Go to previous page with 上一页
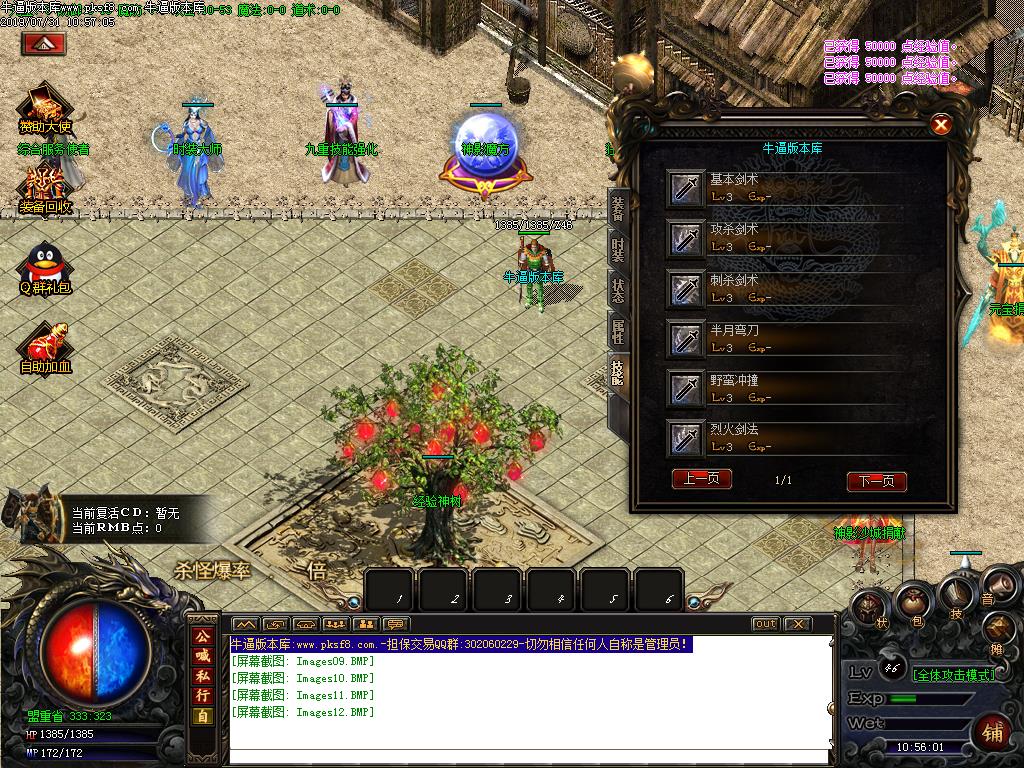 tap(701, 479)
